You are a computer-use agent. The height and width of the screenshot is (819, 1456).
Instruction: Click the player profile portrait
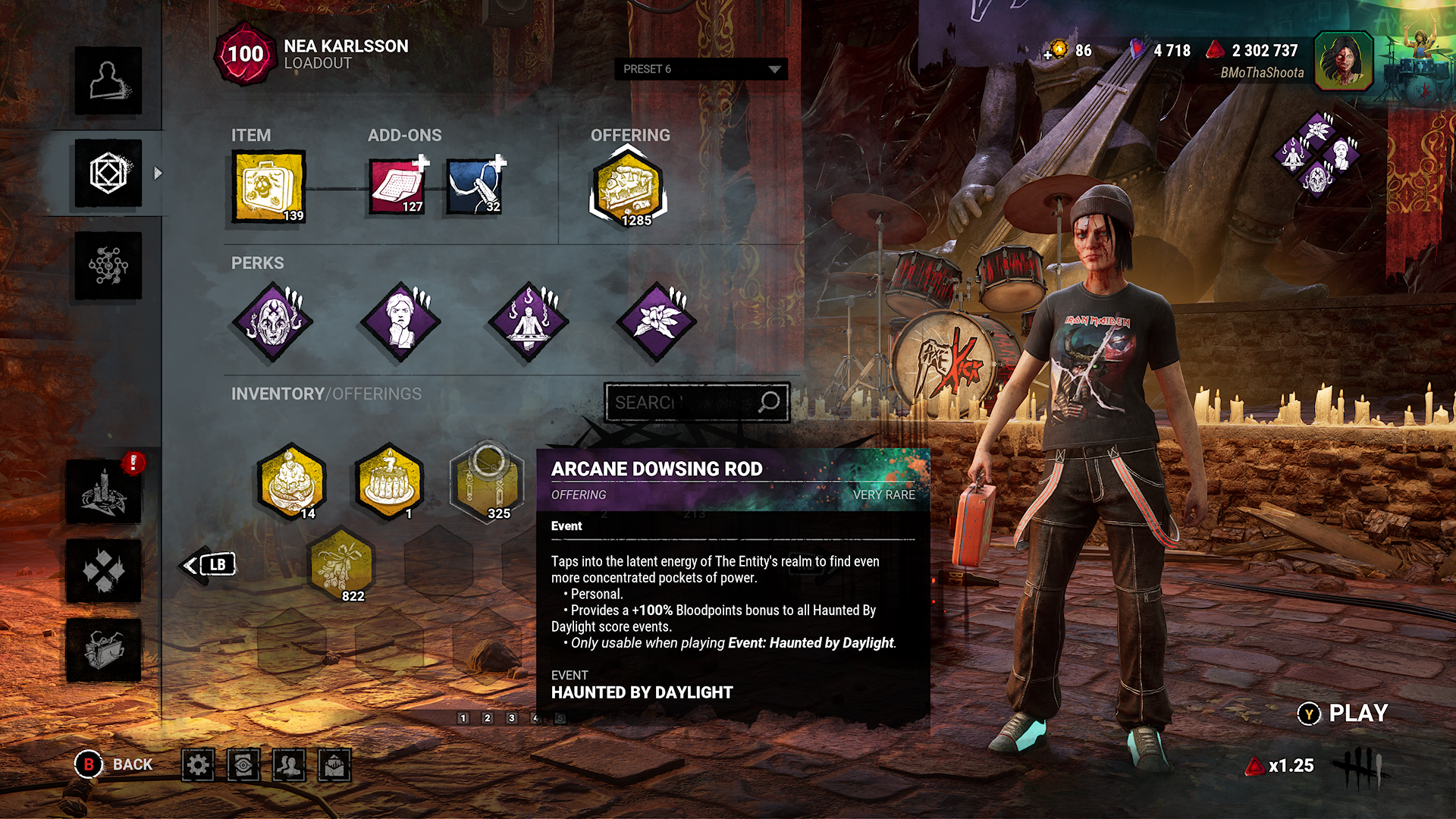tap(1343, 61)
